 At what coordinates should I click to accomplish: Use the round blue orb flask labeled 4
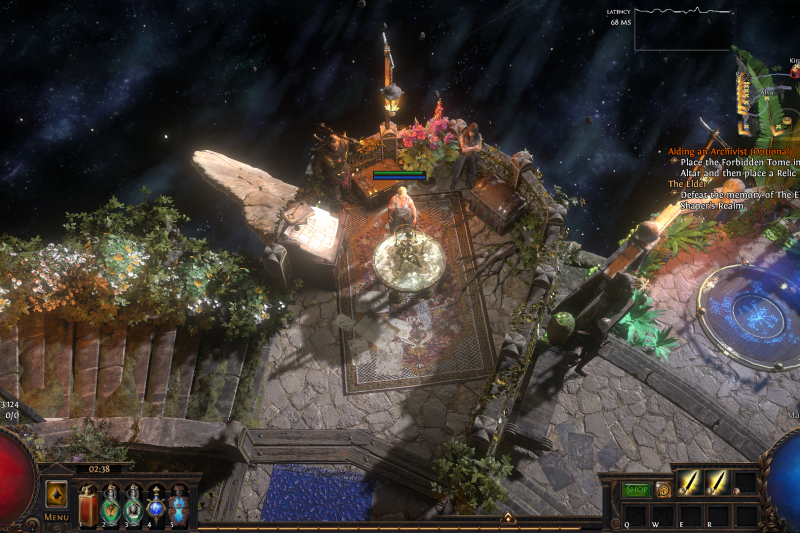click(156, 504)
